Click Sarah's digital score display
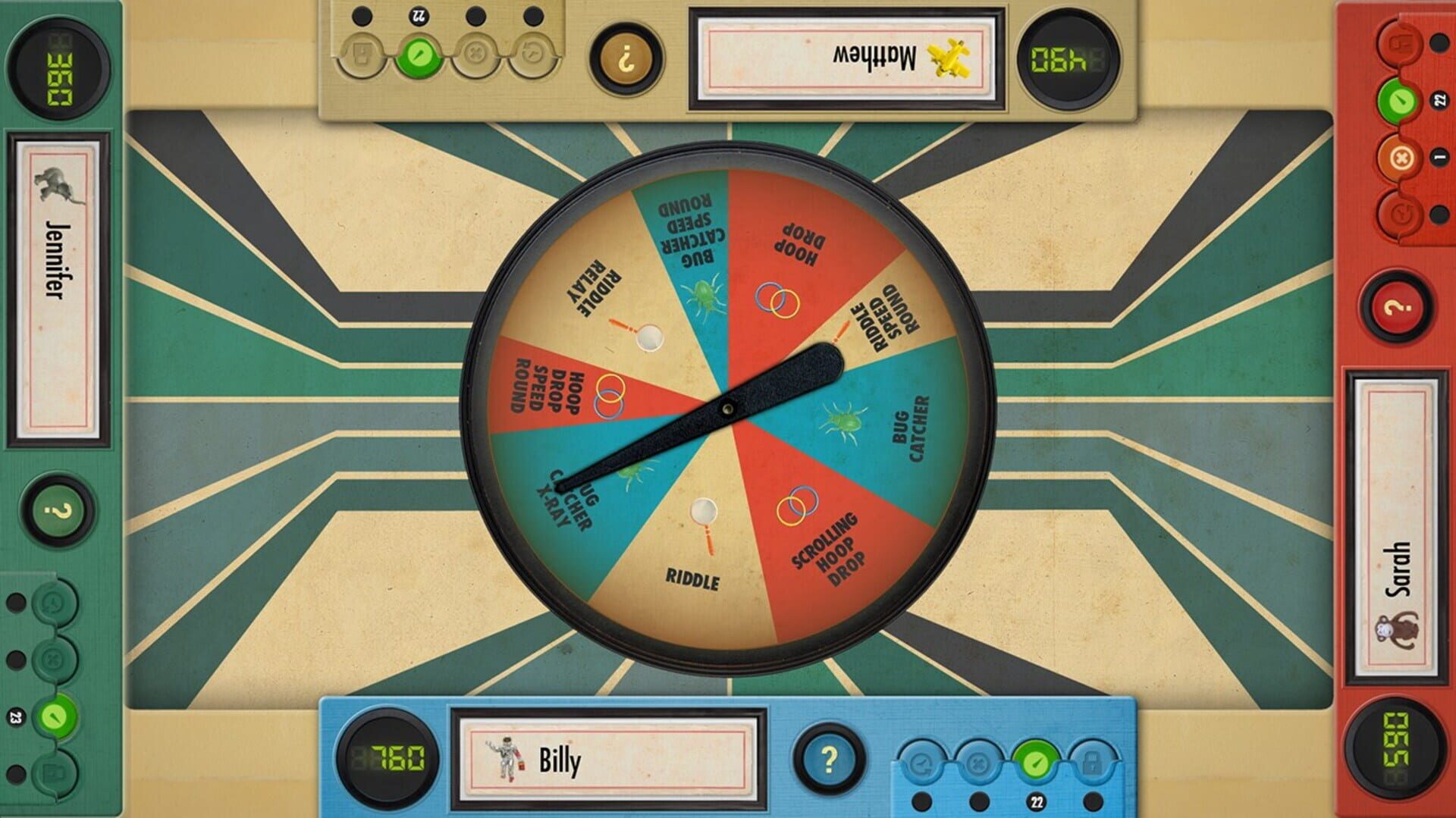Screen dimensions: 1456x818 point(1401,749)
